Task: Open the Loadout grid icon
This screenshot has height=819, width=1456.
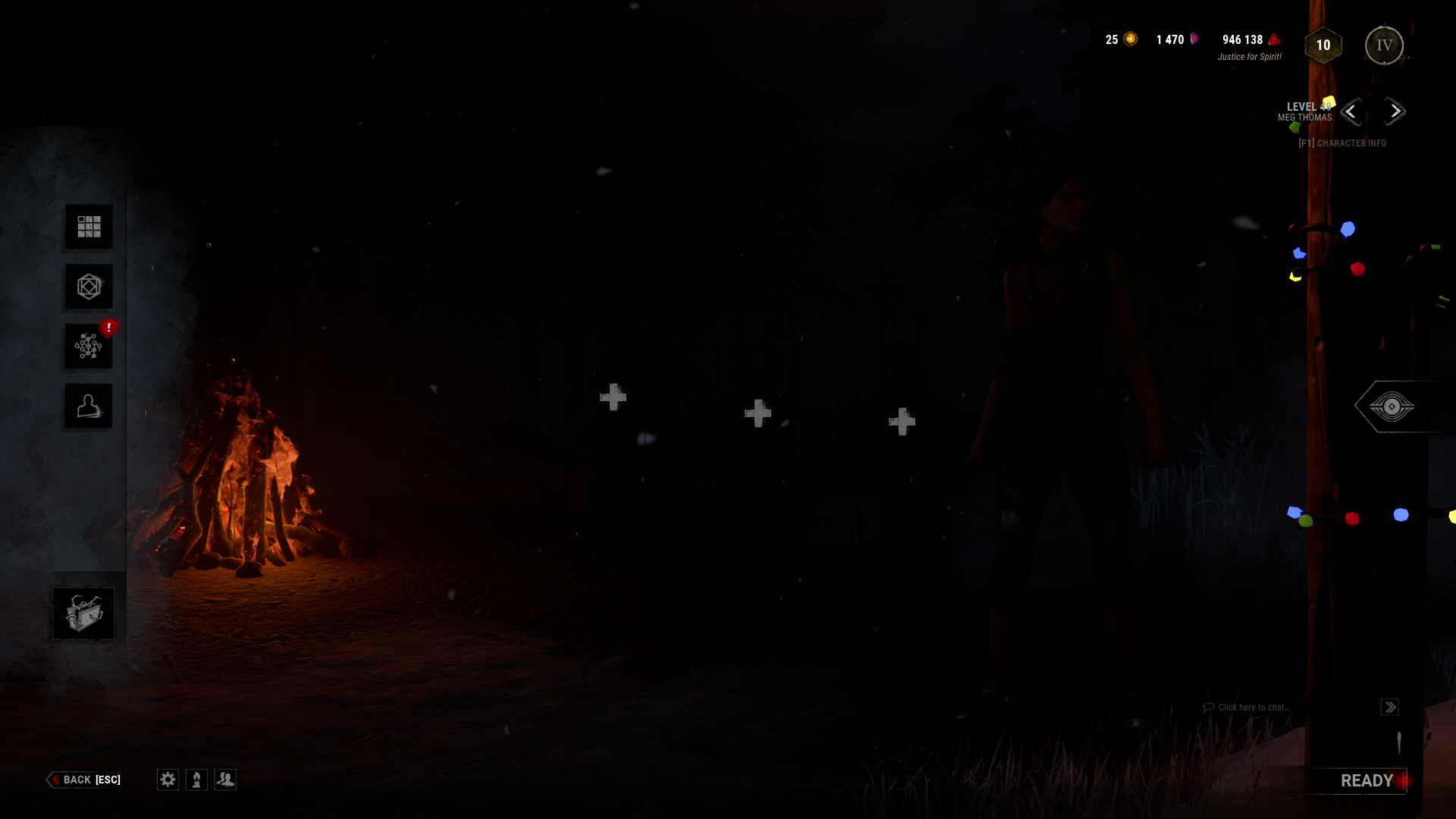Action: point(88,226)
